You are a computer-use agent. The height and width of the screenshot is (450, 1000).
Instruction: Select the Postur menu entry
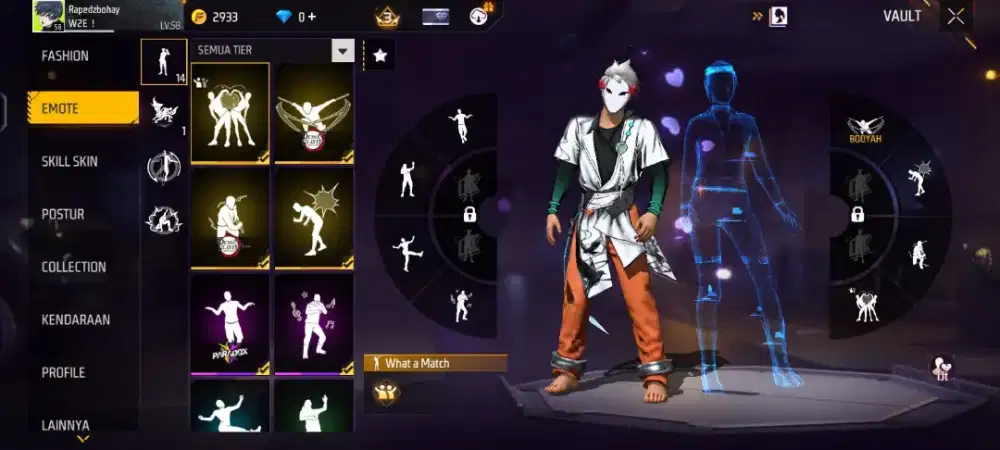pos(63,214)
